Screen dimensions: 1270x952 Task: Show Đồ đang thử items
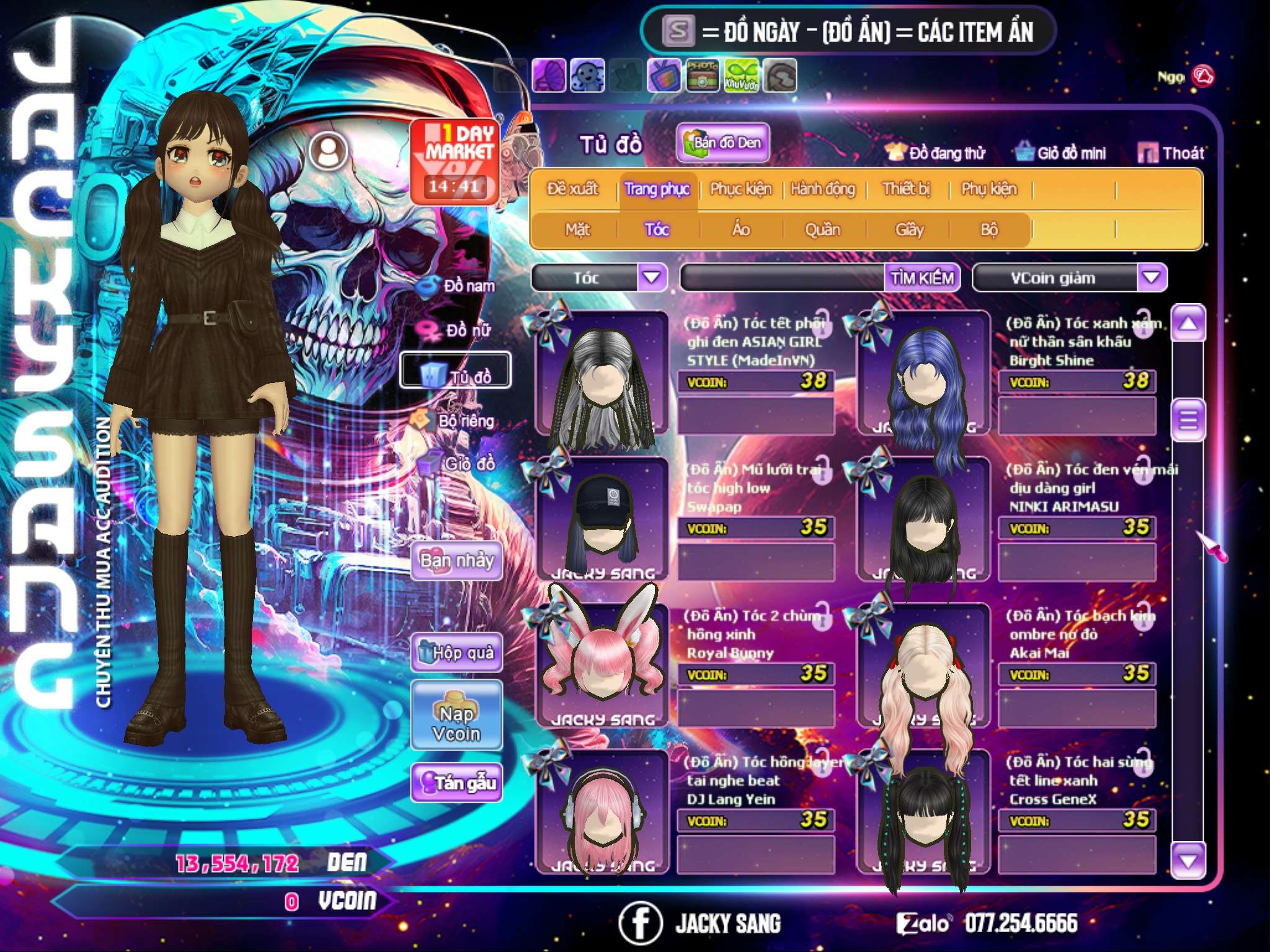point(935,153)
